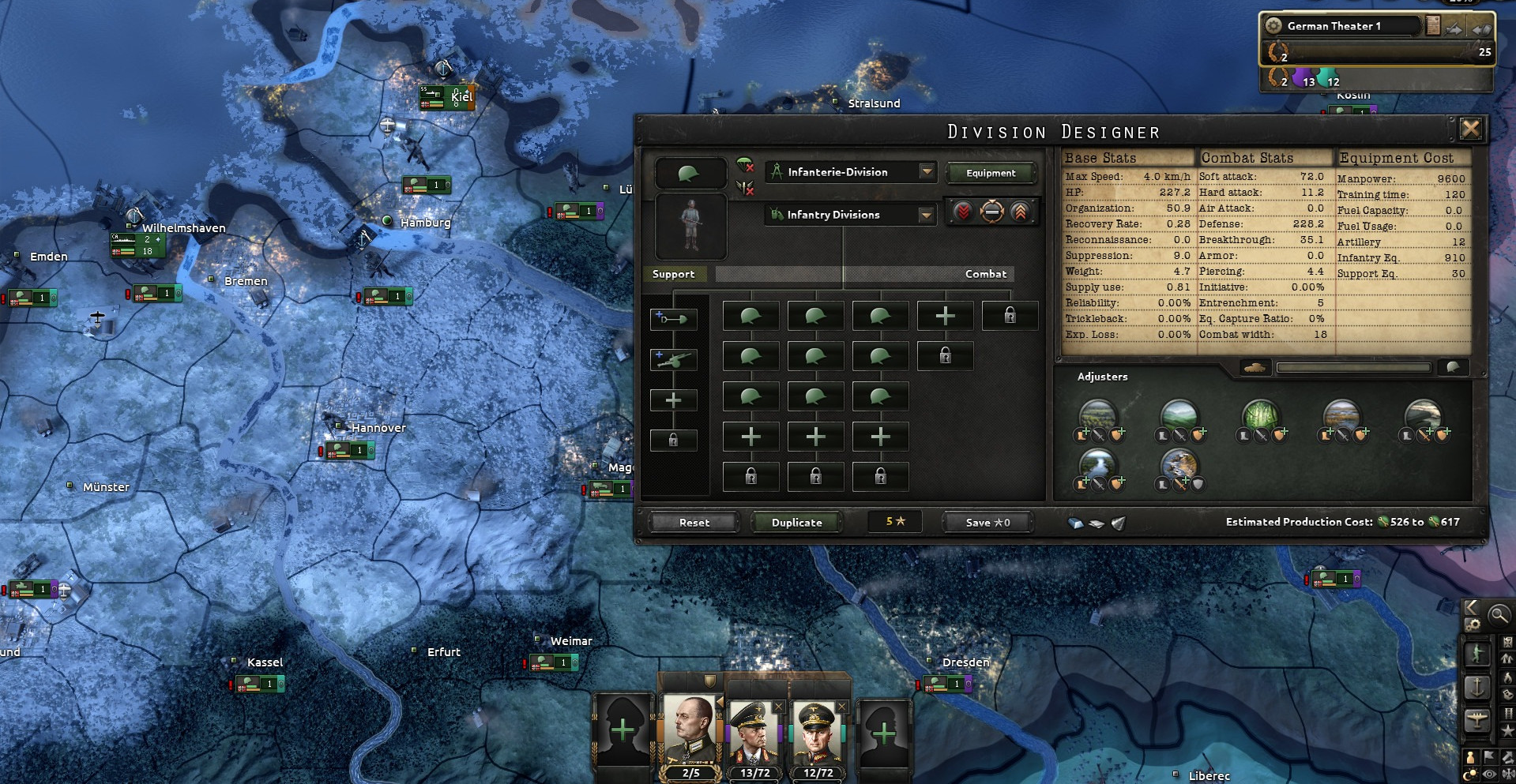The image size is (1516, 784).
Task: Open the Equipment panel for this division
Action: point(991,173)
